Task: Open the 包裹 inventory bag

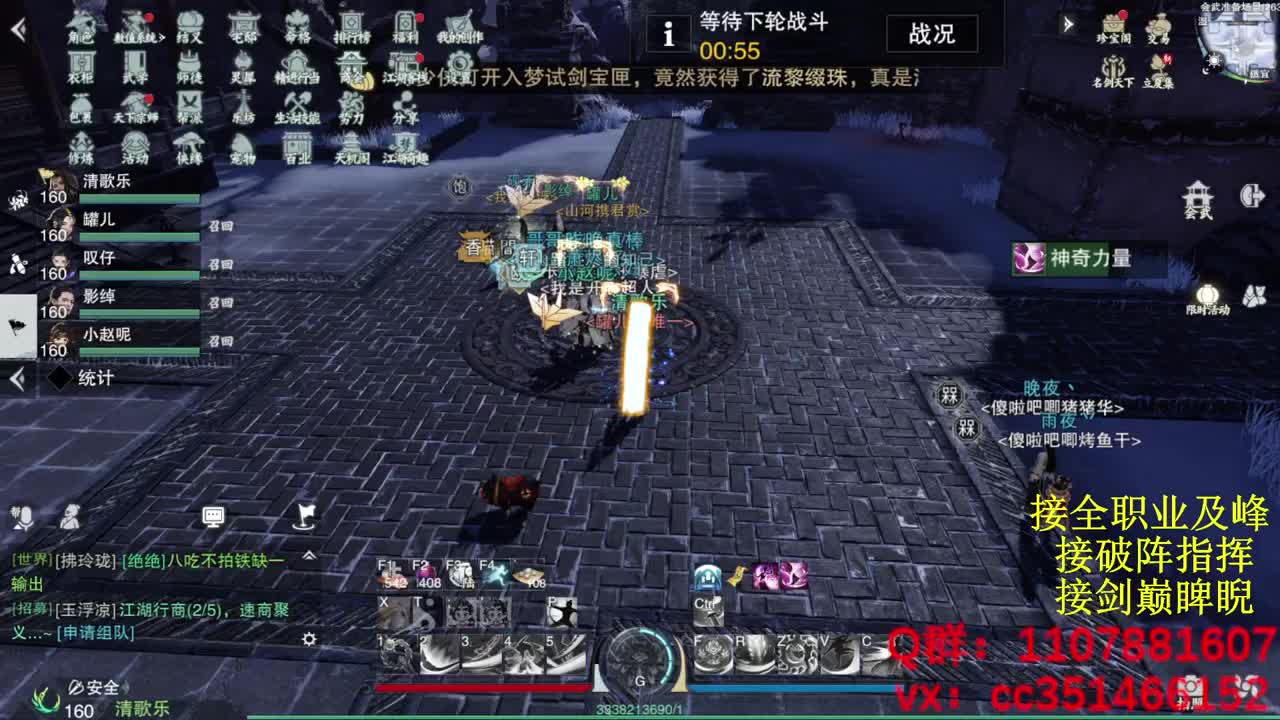Action: click(82, 108)
